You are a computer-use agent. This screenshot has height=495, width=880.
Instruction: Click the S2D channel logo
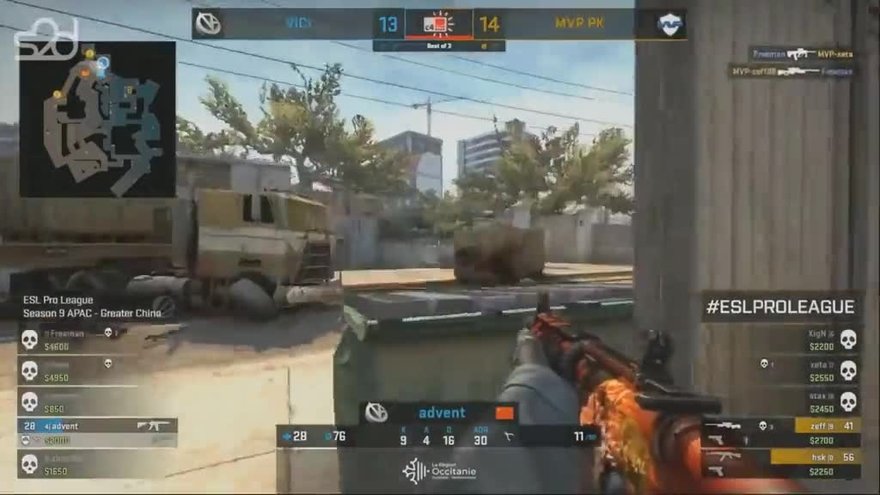click(x=45, y=39)
